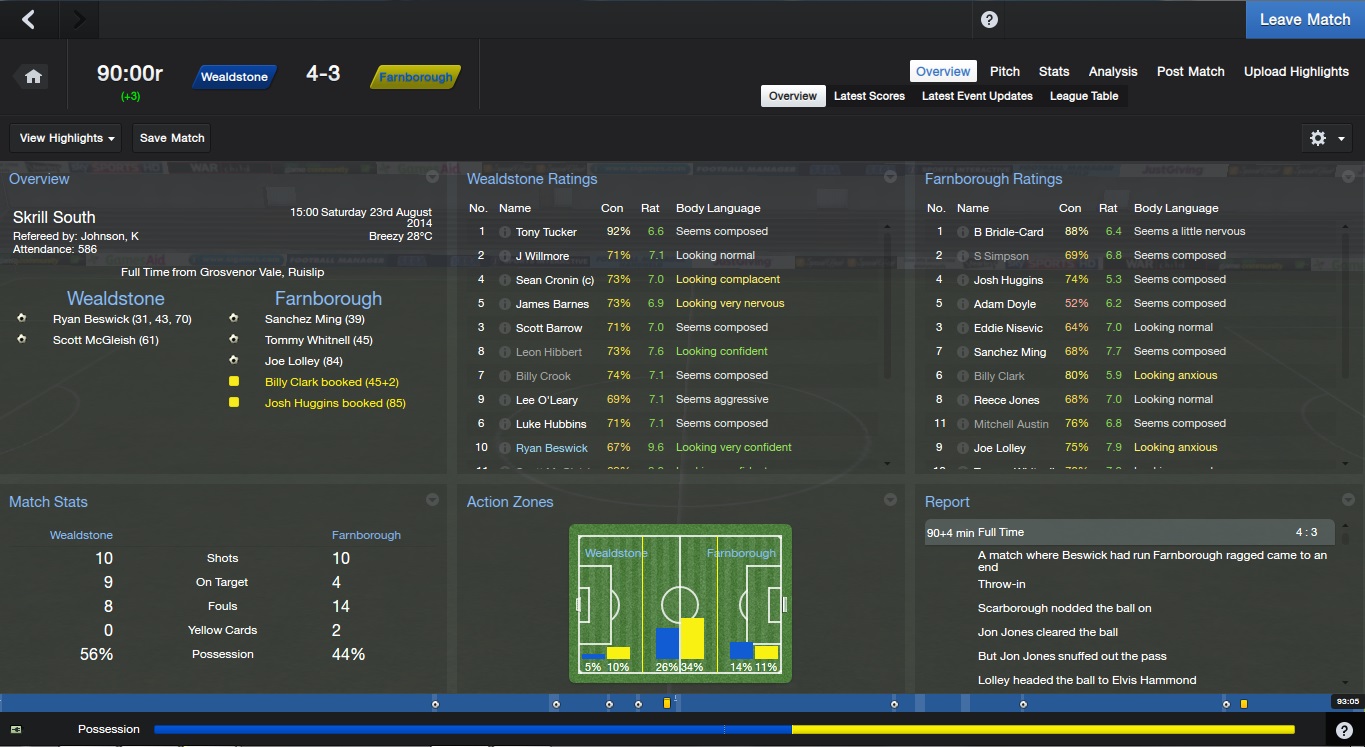
Task: Open the help question mark icon
Action: point(989,20)
